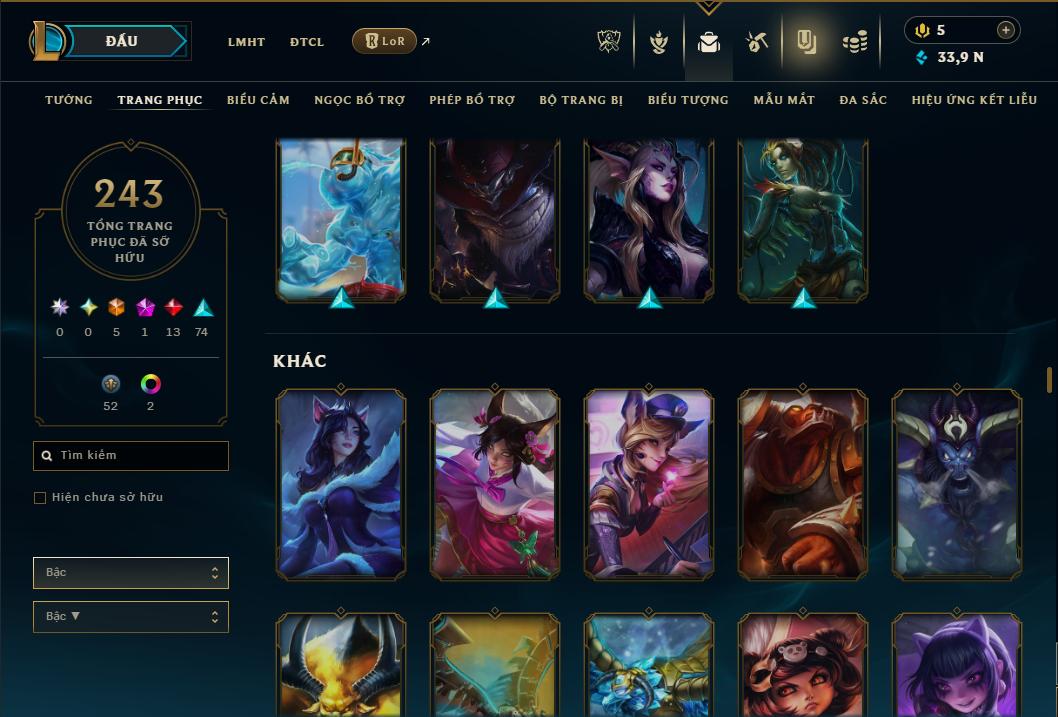The height and width of the screenshot is (717, 1058).
Task: Add RP with the plus button
Action: coord(1005,30)
